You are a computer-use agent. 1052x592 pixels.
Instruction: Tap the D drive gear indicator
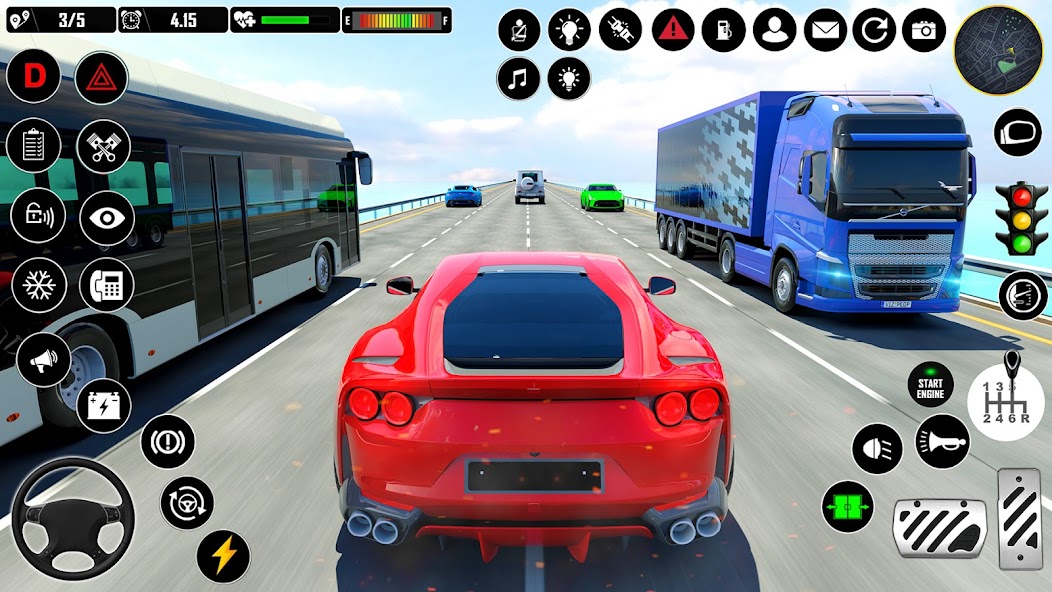click(x=33, y=76)
